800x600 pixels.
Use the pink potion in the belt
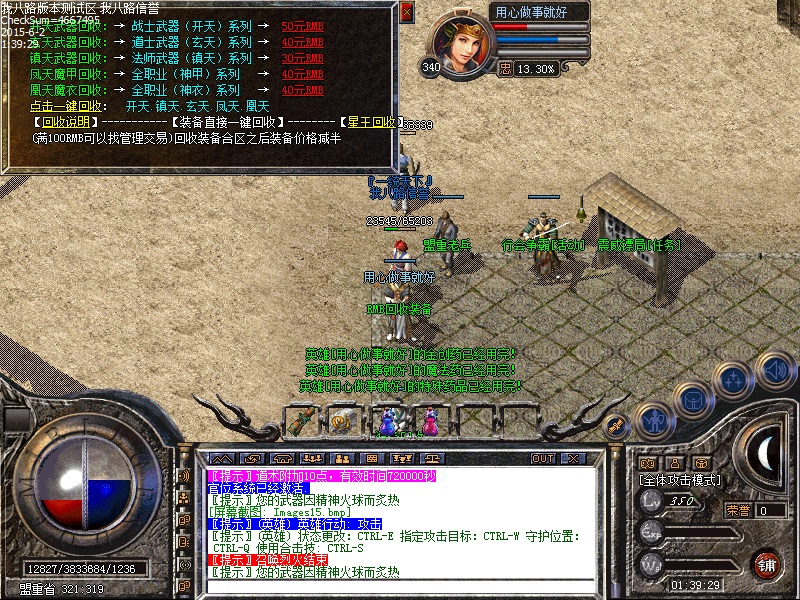point(430,421)
